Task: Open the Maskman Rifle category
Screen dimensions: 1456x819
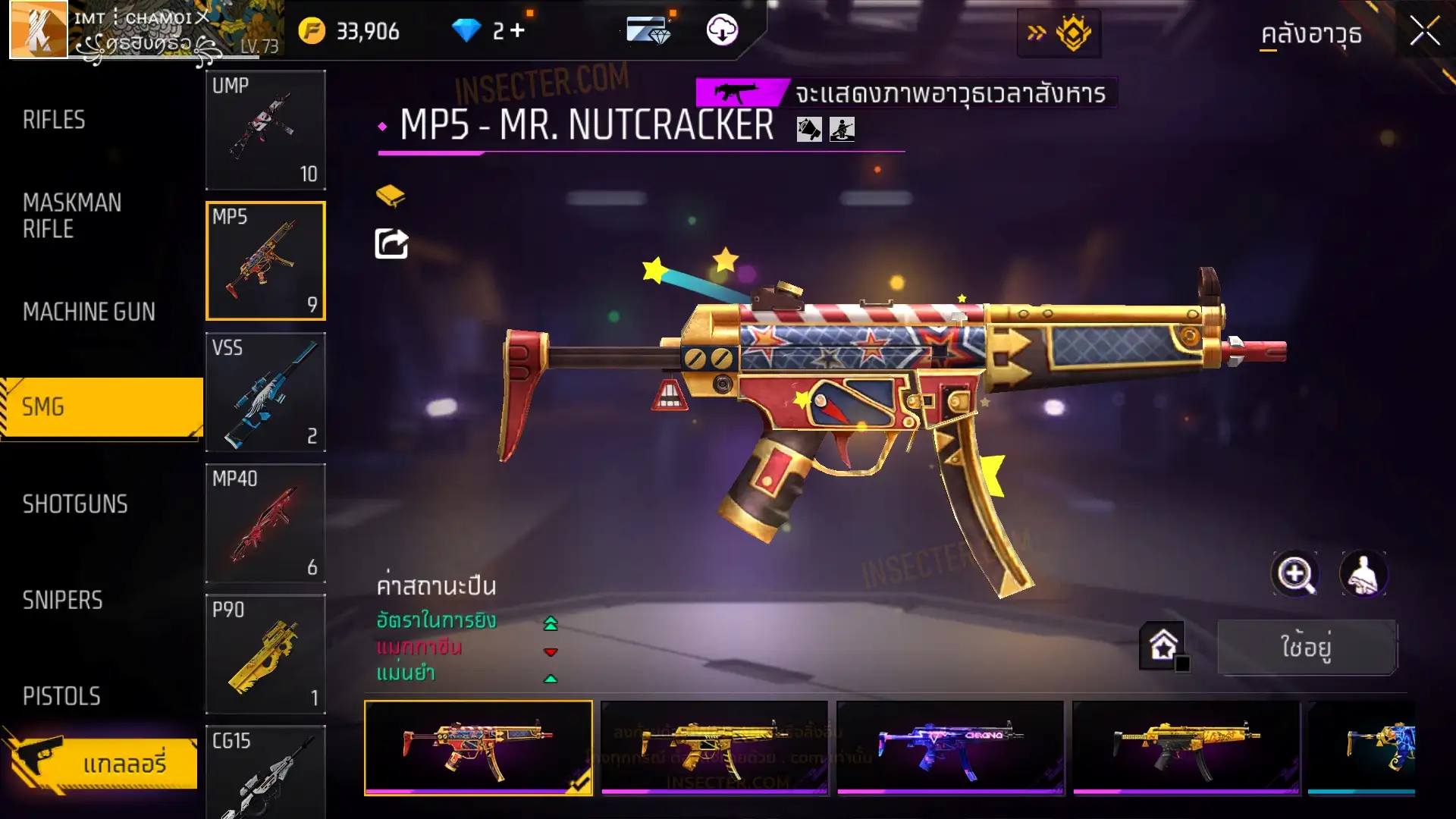Action: [72, 215]
